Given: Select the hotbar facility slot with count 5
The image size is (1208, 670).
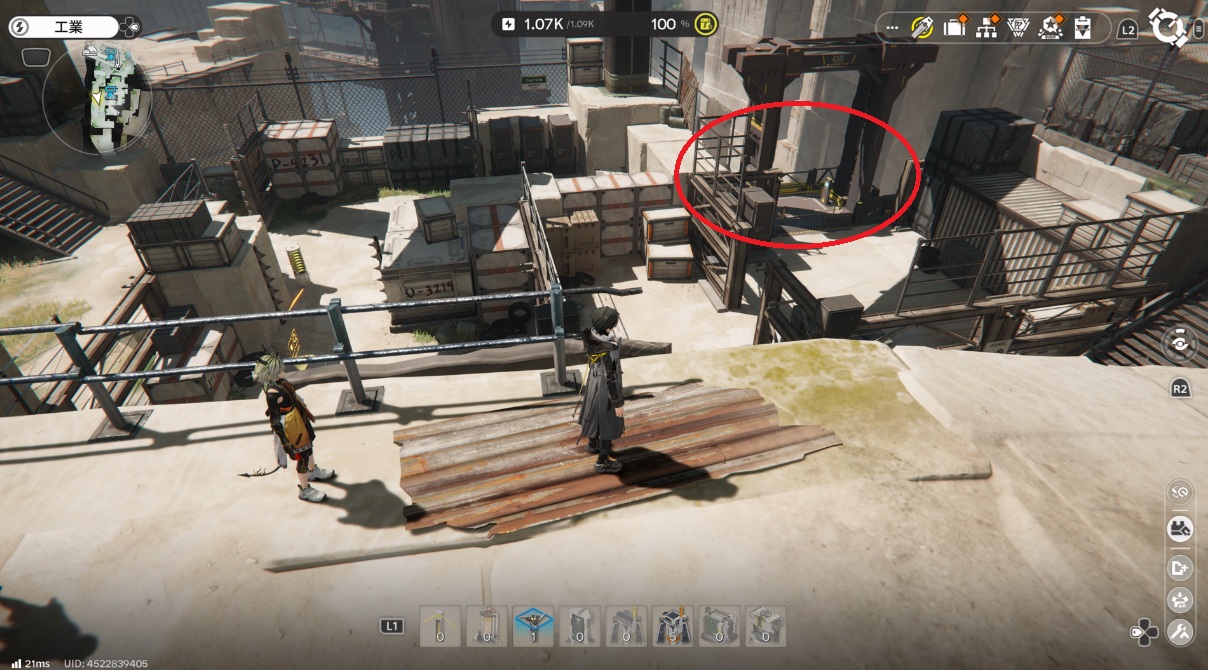Looking at the screenshot, I should tap(672, 626).
